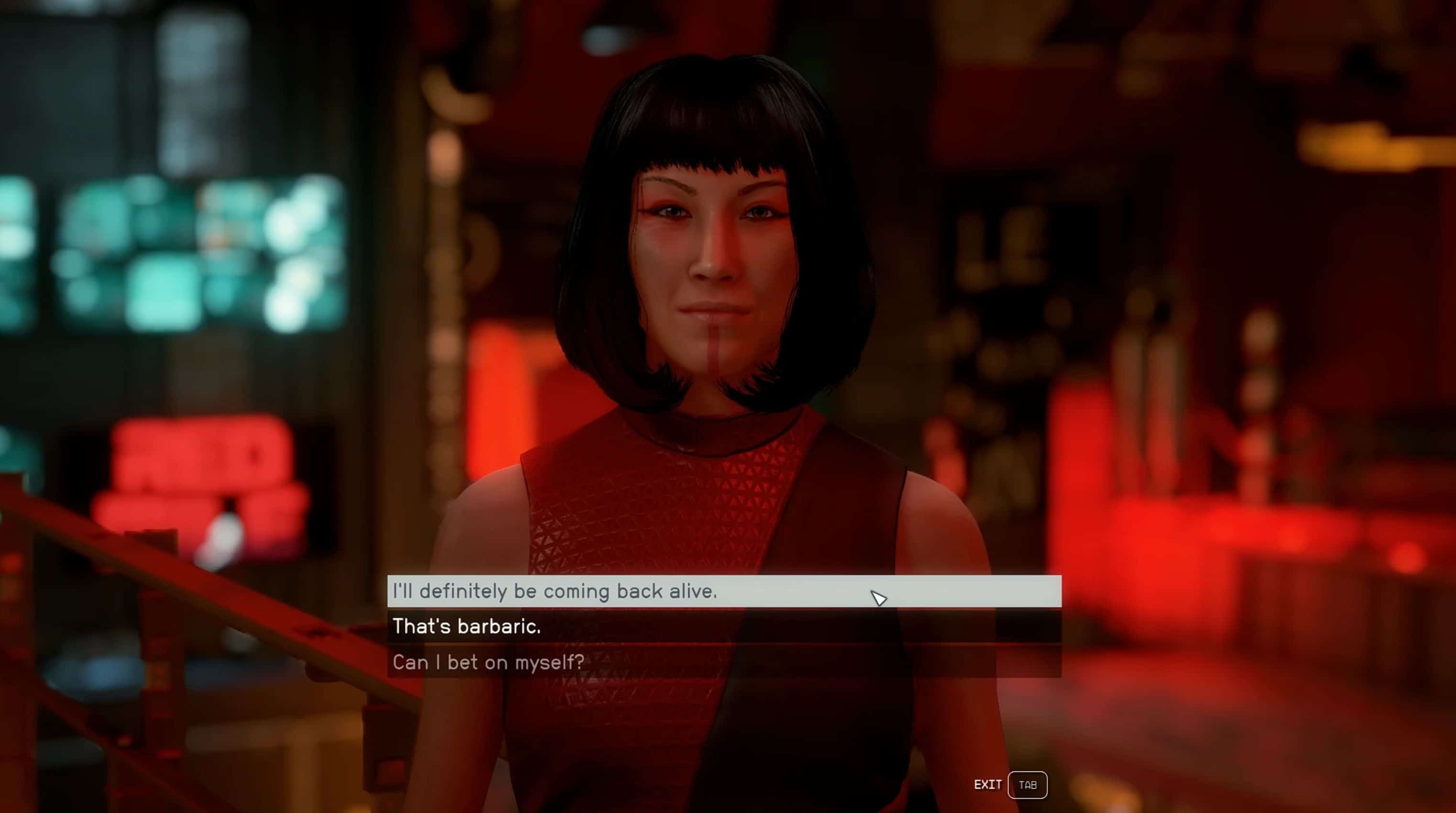Choose "I'll definitely be coming back alive."
1456x813 pixels.
tap(723, 591)
